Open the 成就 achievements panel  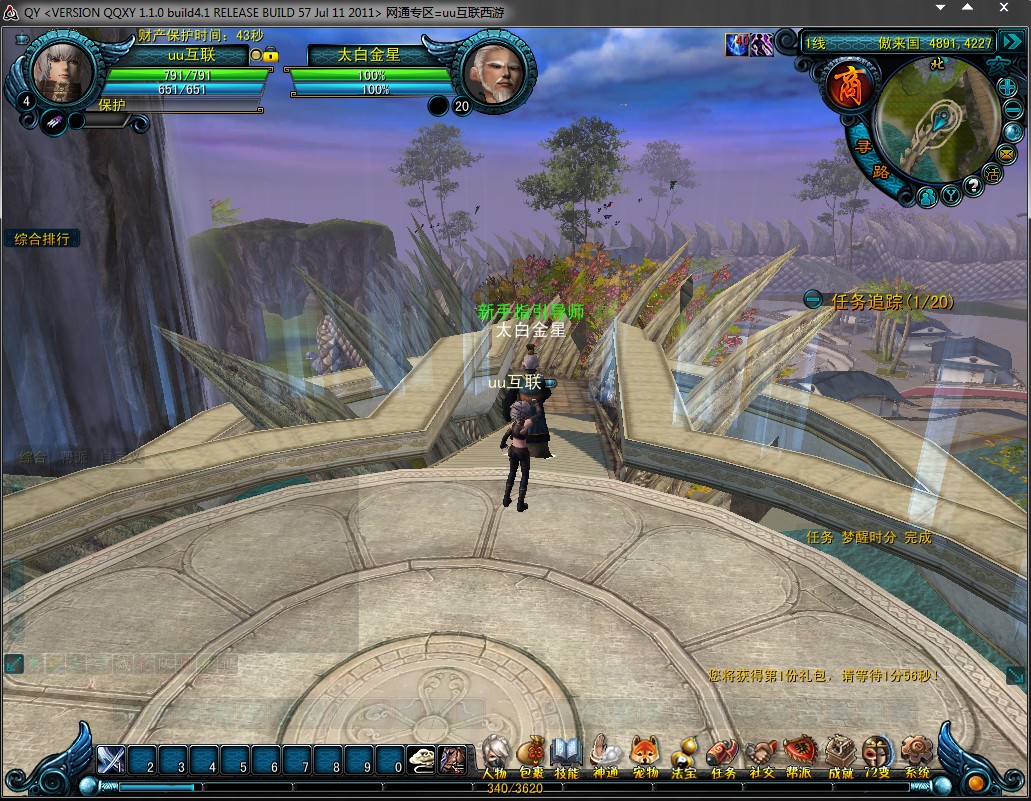pos(839,755)
